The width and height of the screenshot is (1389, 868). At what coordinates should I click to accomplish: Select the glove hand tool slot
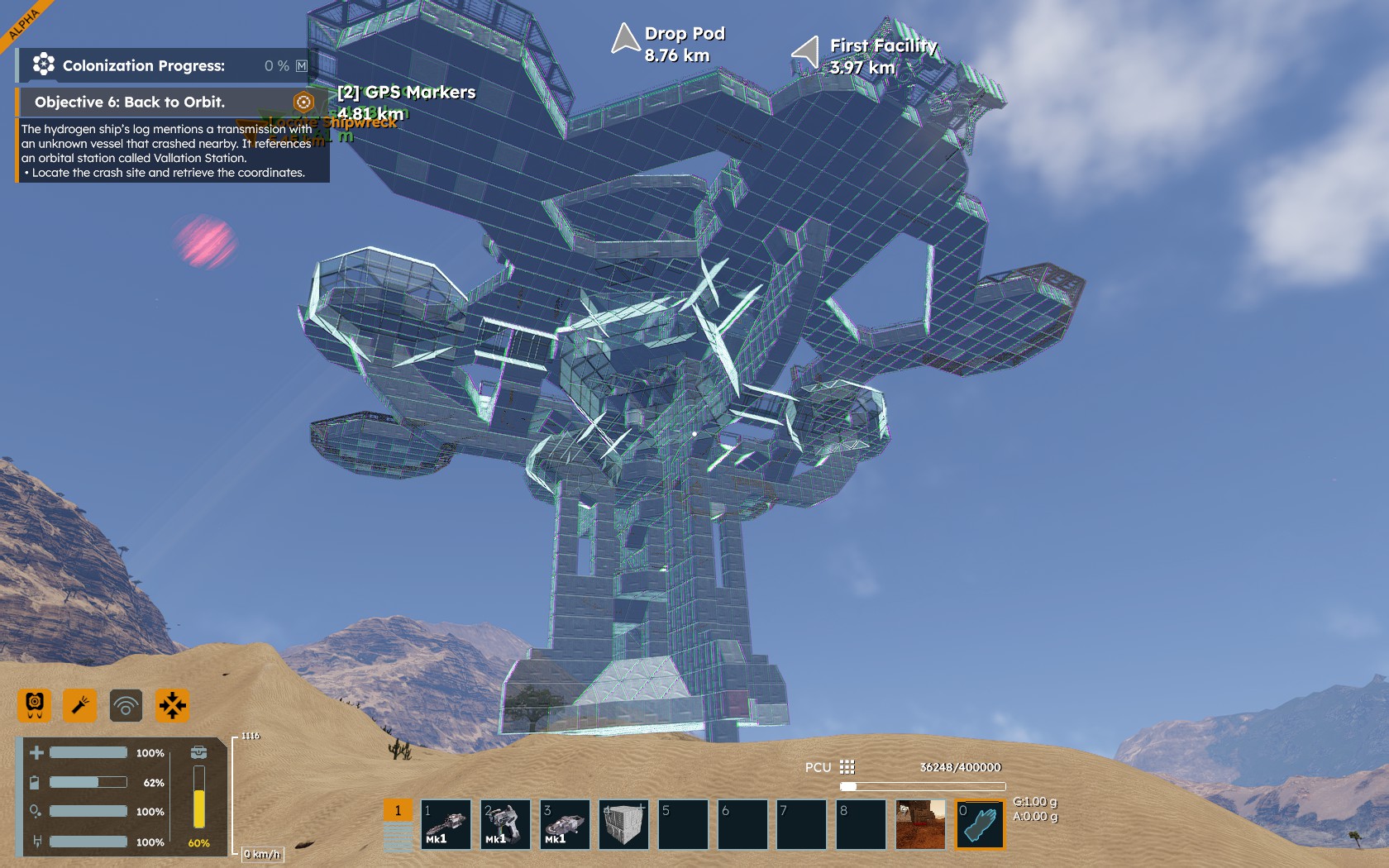(x=980, y=824)
